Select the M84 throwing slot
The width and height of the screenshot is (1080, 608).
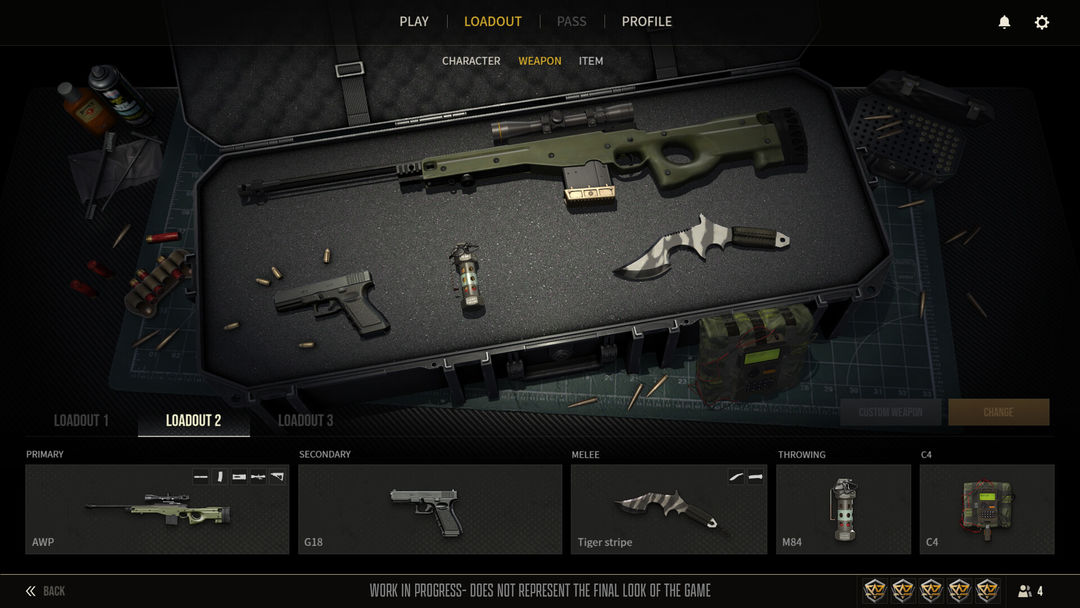click(x=843, y=509)
